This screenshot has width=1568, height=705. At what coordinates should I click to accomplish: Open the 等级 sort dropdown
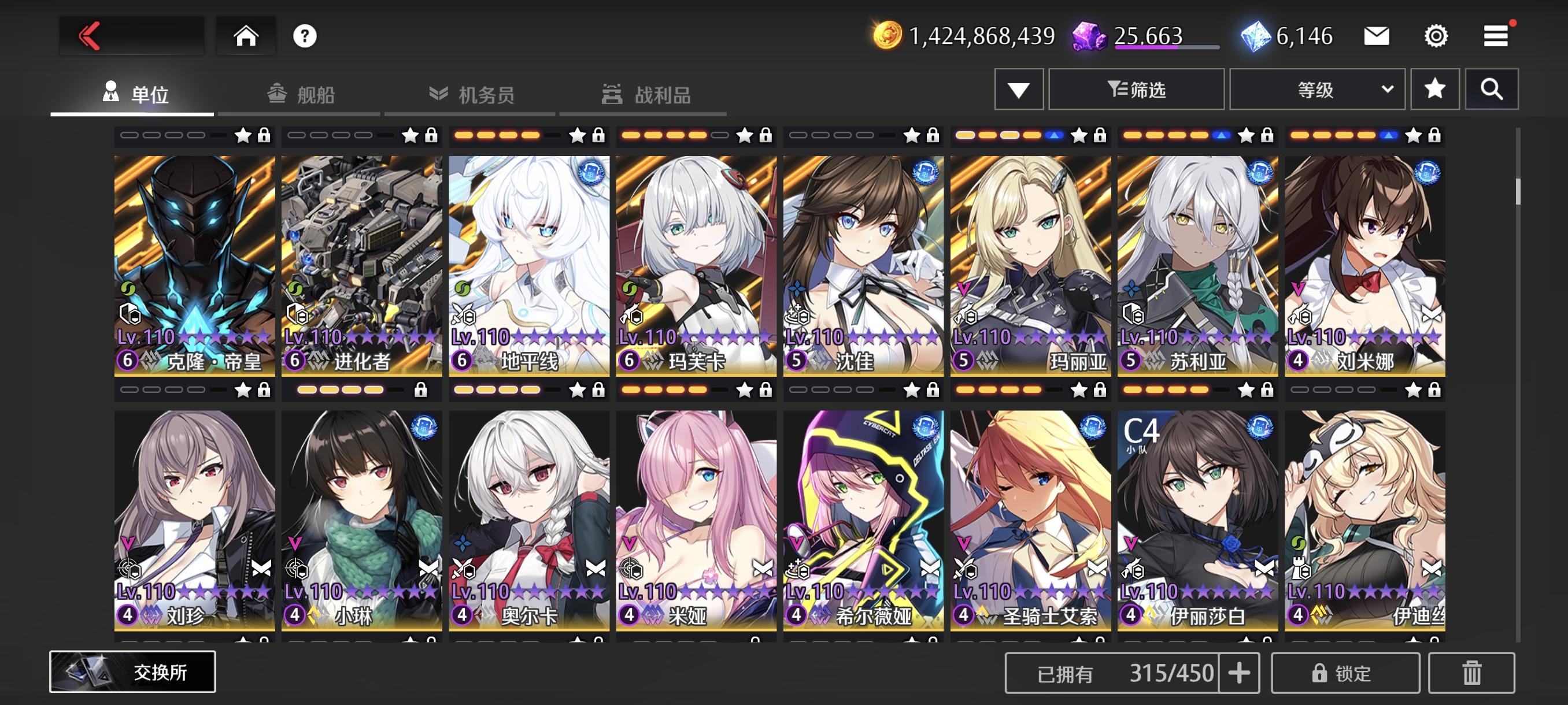pyautogui.click(x=1317, y=89)
